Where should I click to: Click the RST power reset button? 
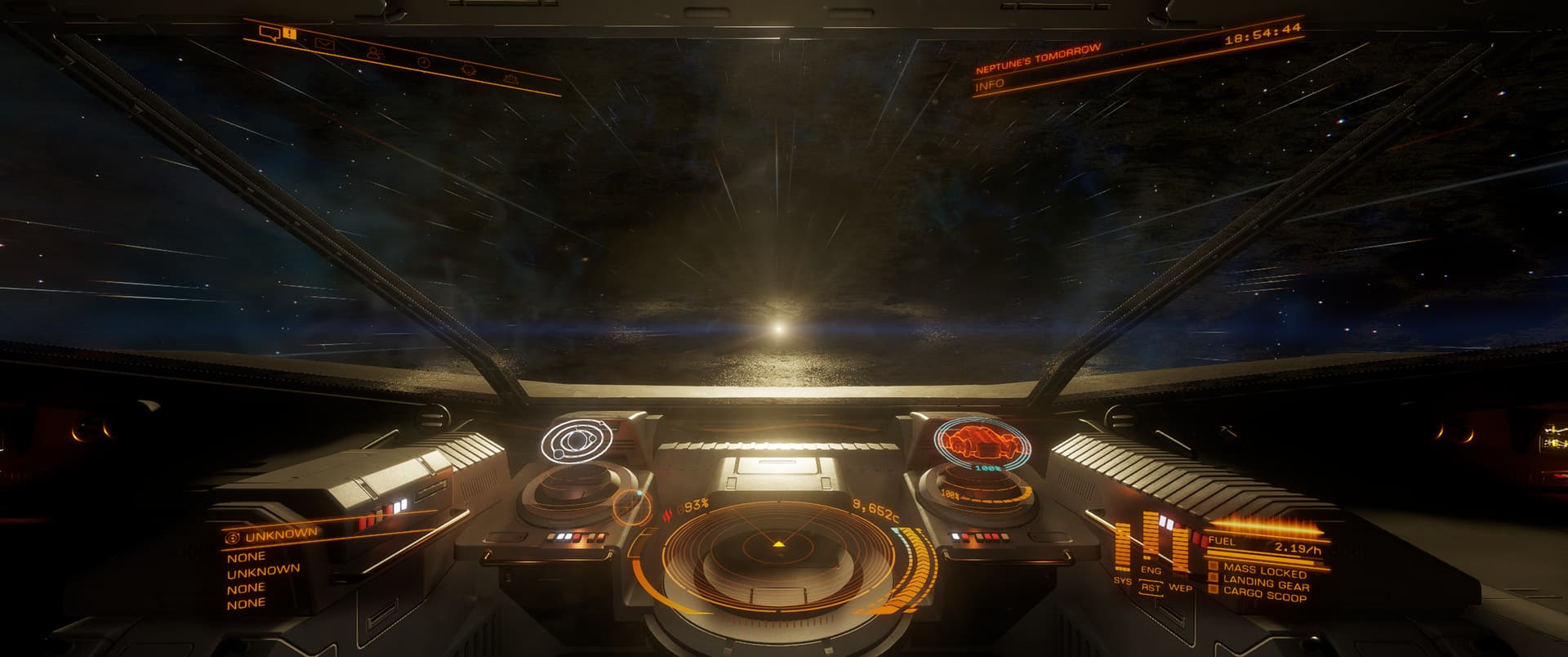point(1151,587)
